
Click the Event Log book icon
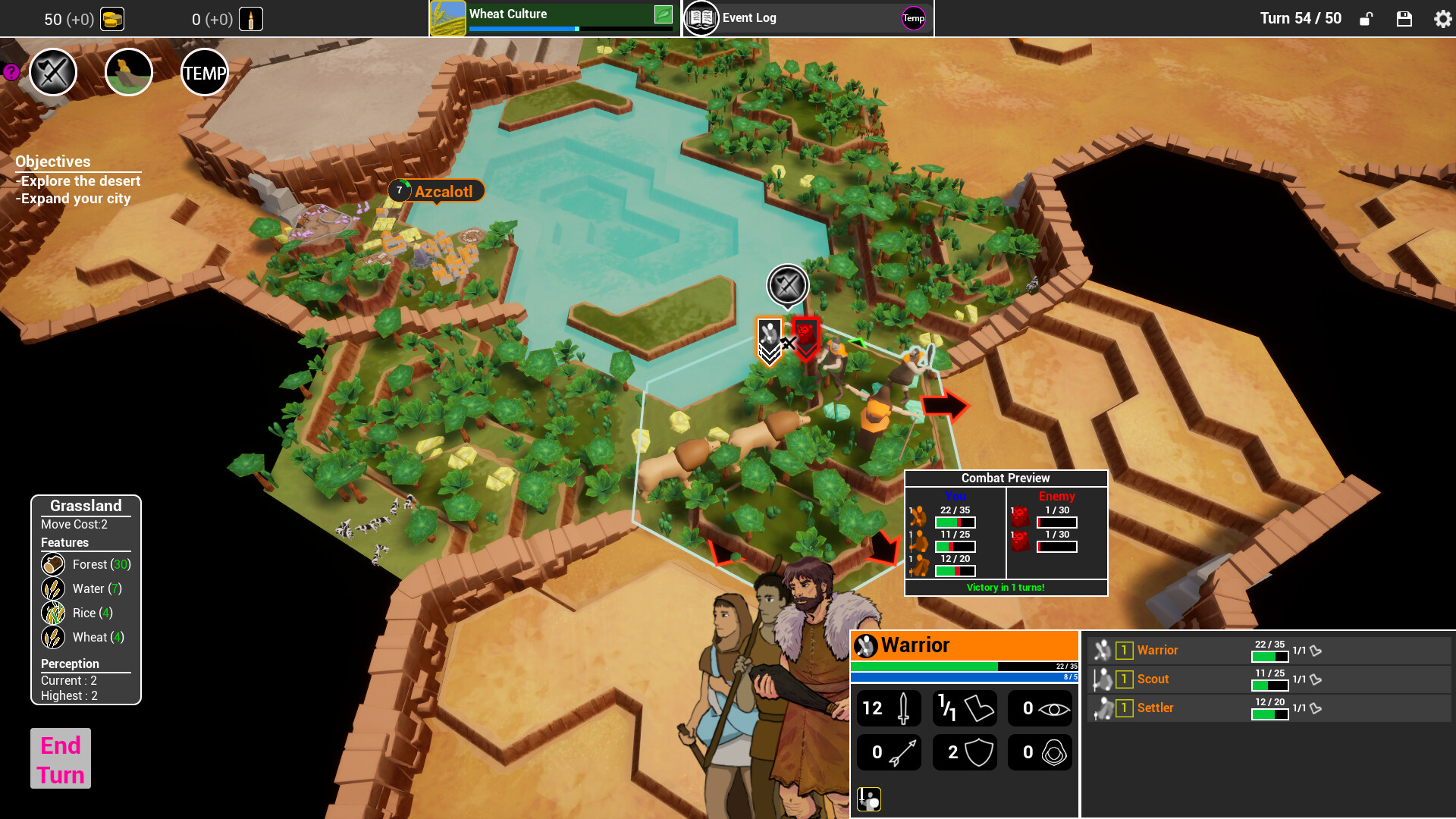tap(701, 17)
